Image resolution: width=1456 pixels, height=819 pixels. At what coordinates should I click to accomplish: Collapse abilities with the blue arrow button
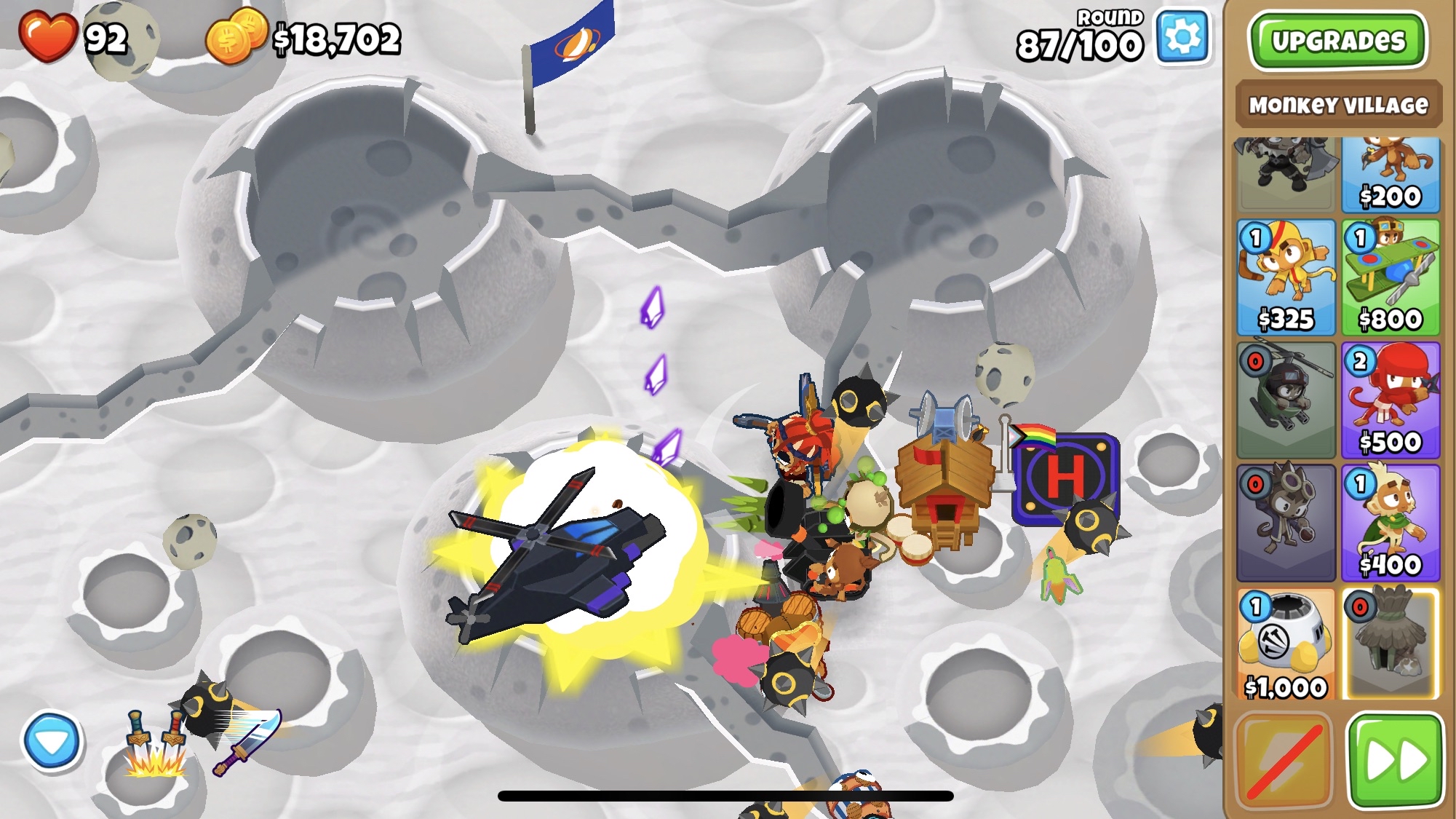click(52, 742)
